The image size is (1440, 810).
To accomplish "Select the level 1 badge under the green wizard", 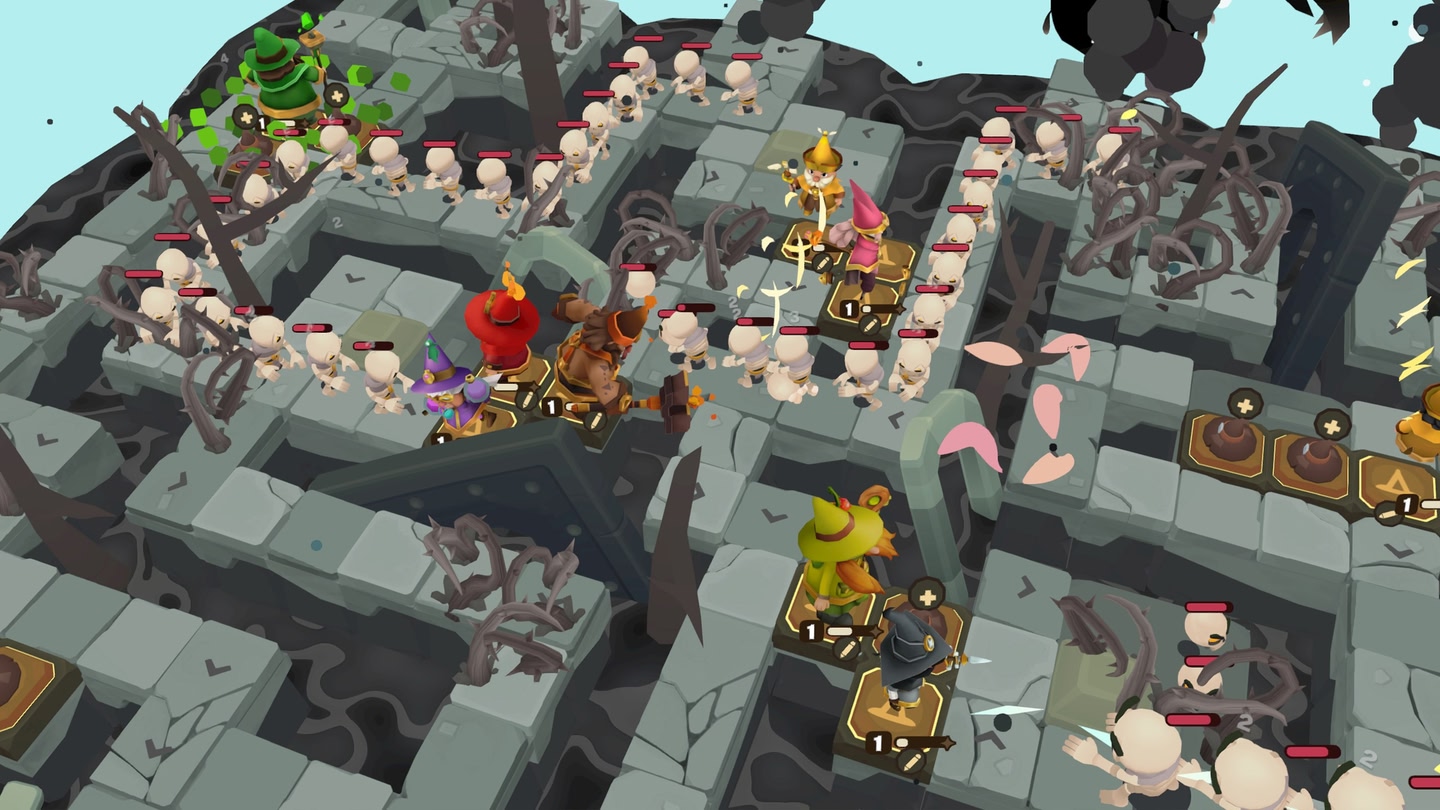I will tap(262, 121).
